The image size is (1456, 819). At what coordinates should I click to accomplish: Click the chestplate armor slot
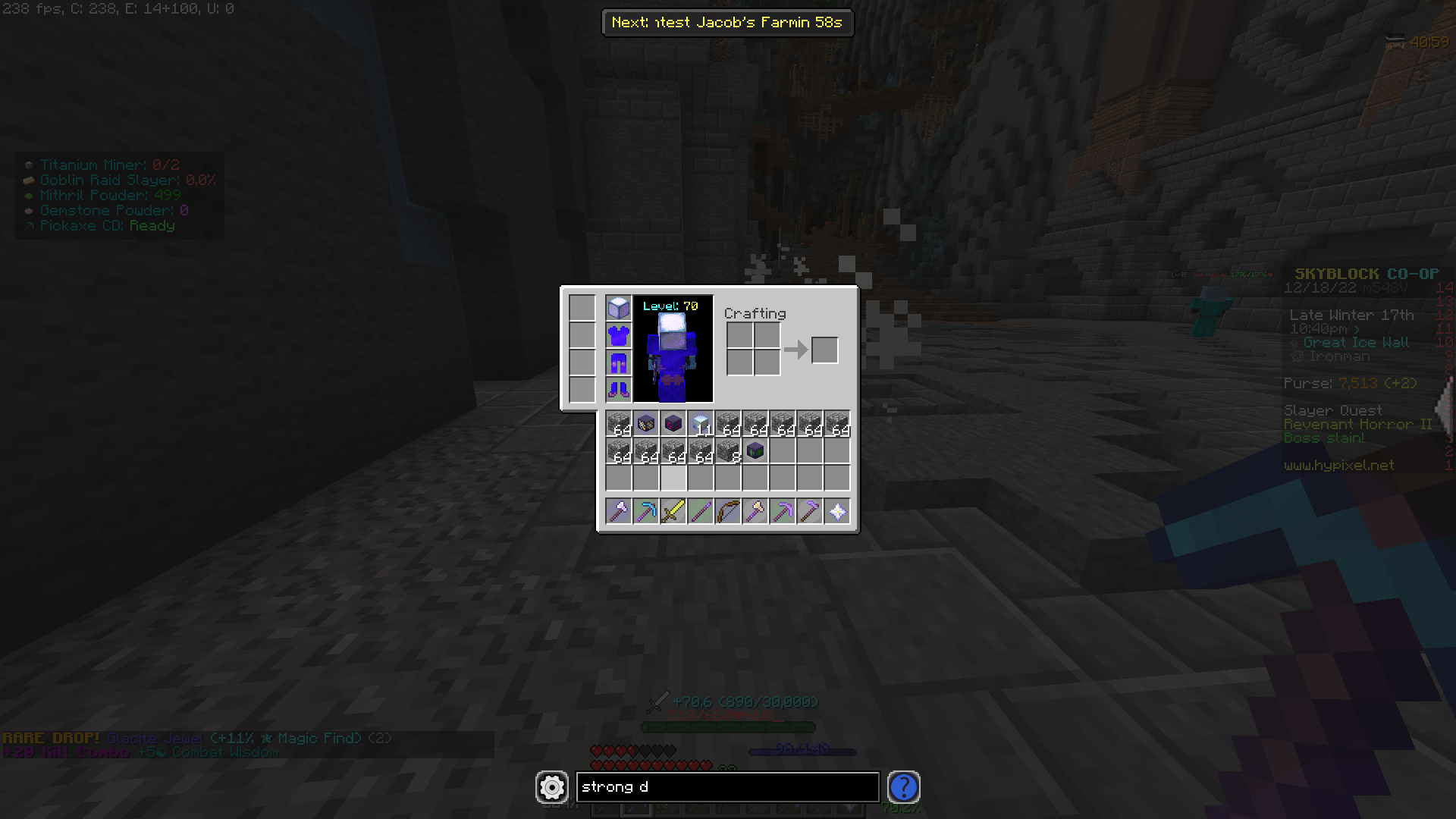(618, 334)
